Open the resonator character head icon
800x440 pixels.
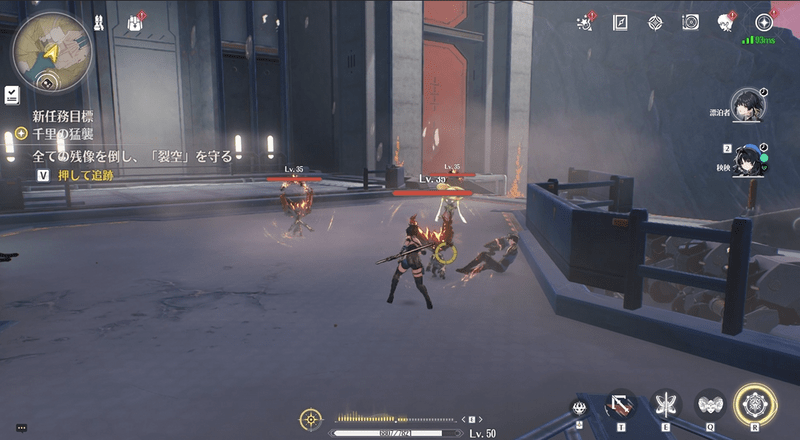[727, 22]
